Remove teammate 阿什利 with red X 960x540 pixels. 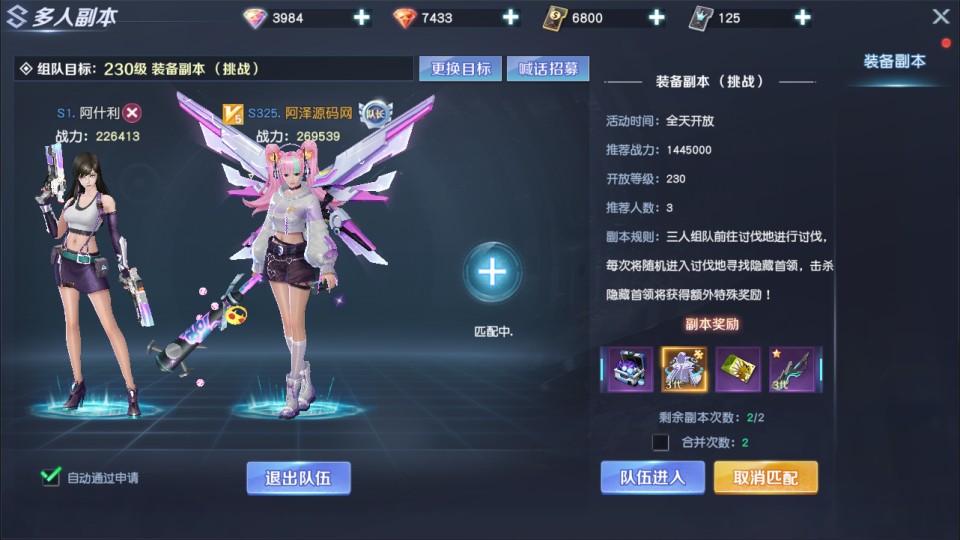(132, 113)
